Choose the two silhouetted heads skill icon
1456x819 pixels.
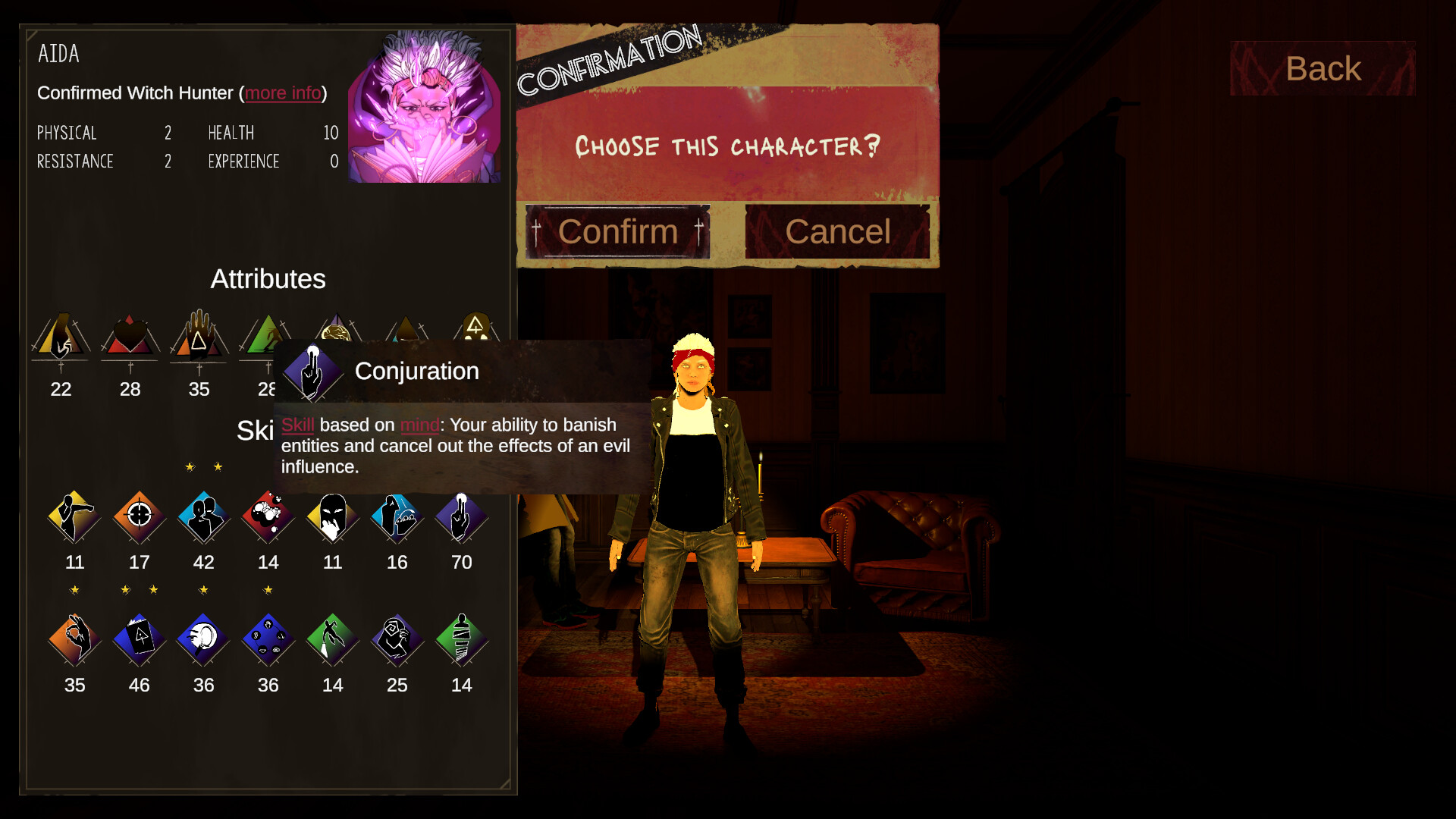pos(204,518)
